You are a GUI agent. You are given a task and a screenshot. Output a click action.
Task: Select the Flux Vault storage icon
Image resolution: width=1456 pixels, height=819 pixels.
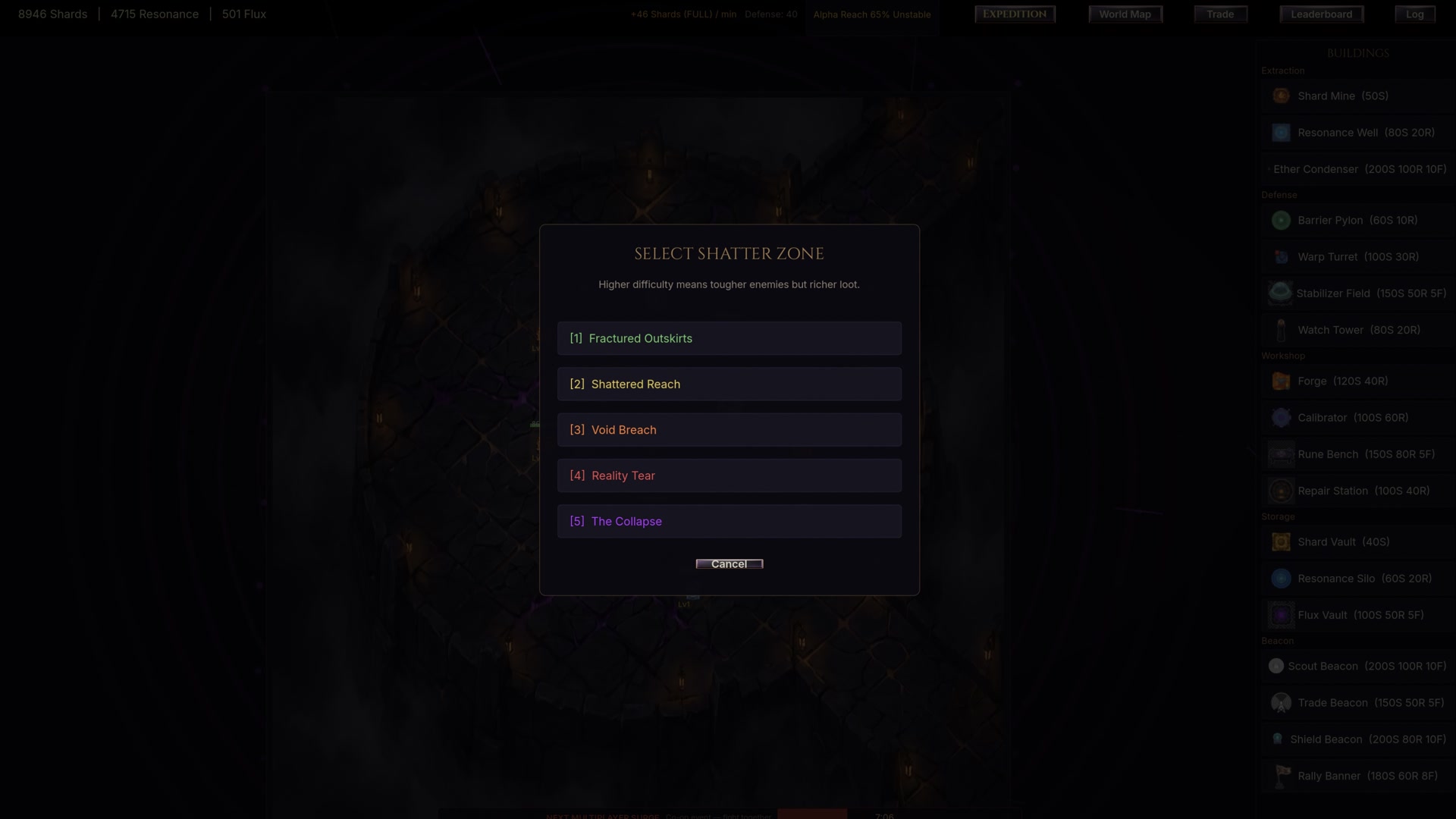pos(1282,615)
